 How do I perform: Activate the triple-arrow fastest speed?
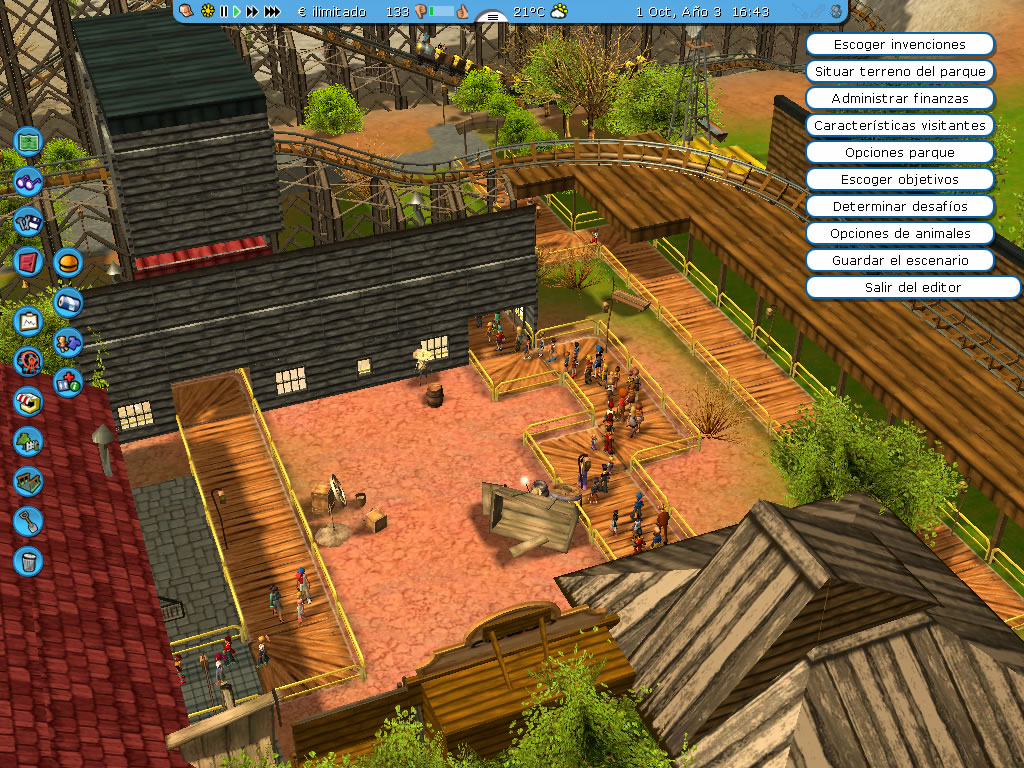click(272, 12)
